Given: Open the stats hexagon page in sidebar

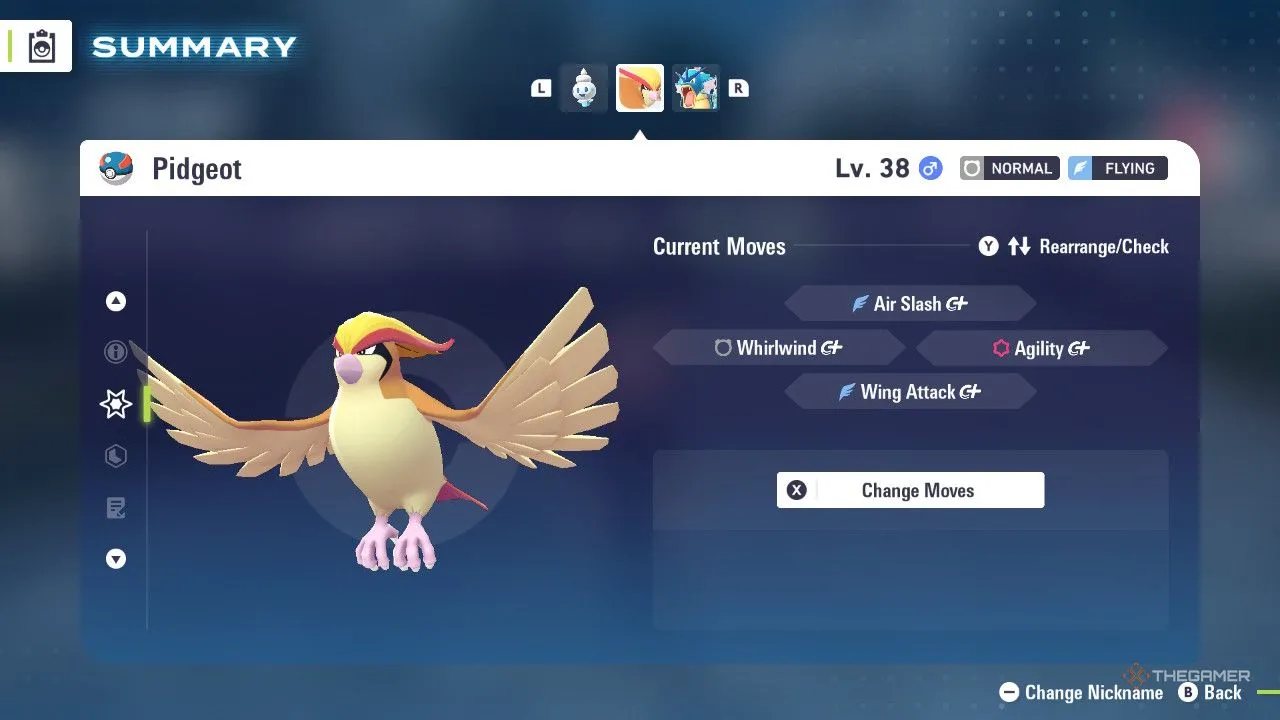Looking at the screenshot, I should tap(115, 456).
